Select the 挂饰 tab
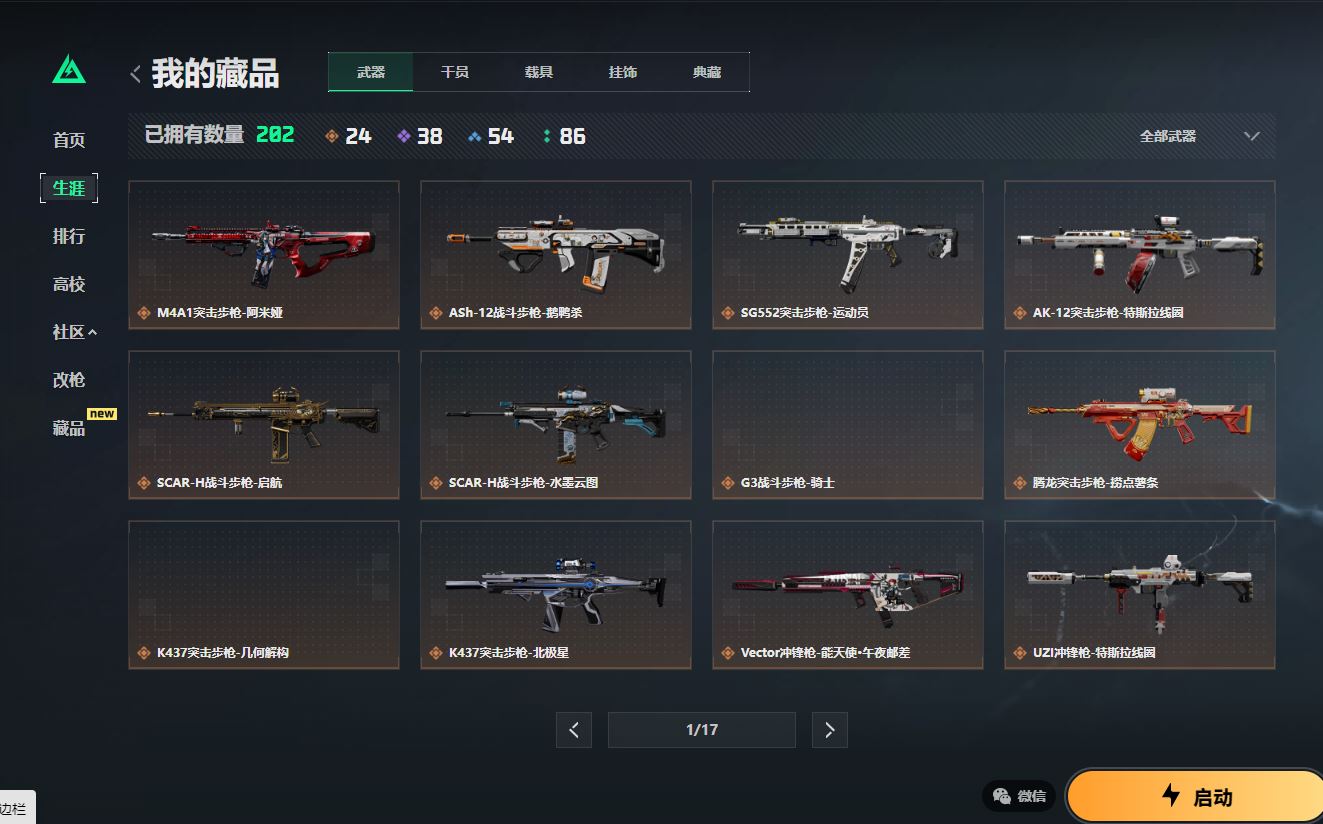 coord(623,72)
